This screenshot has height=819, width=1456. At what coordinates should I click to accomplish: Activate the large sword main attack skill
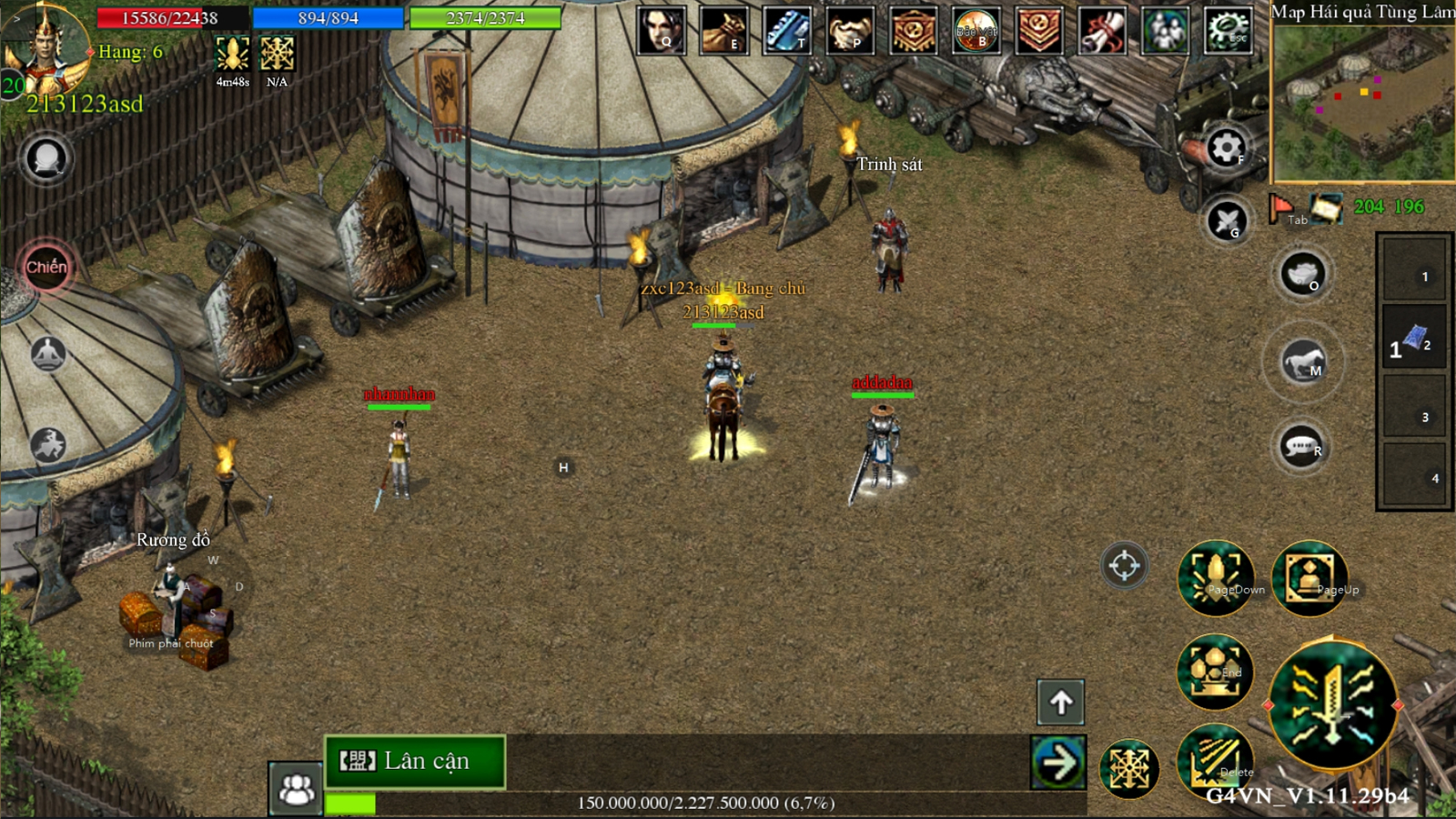click(1332, 703)
